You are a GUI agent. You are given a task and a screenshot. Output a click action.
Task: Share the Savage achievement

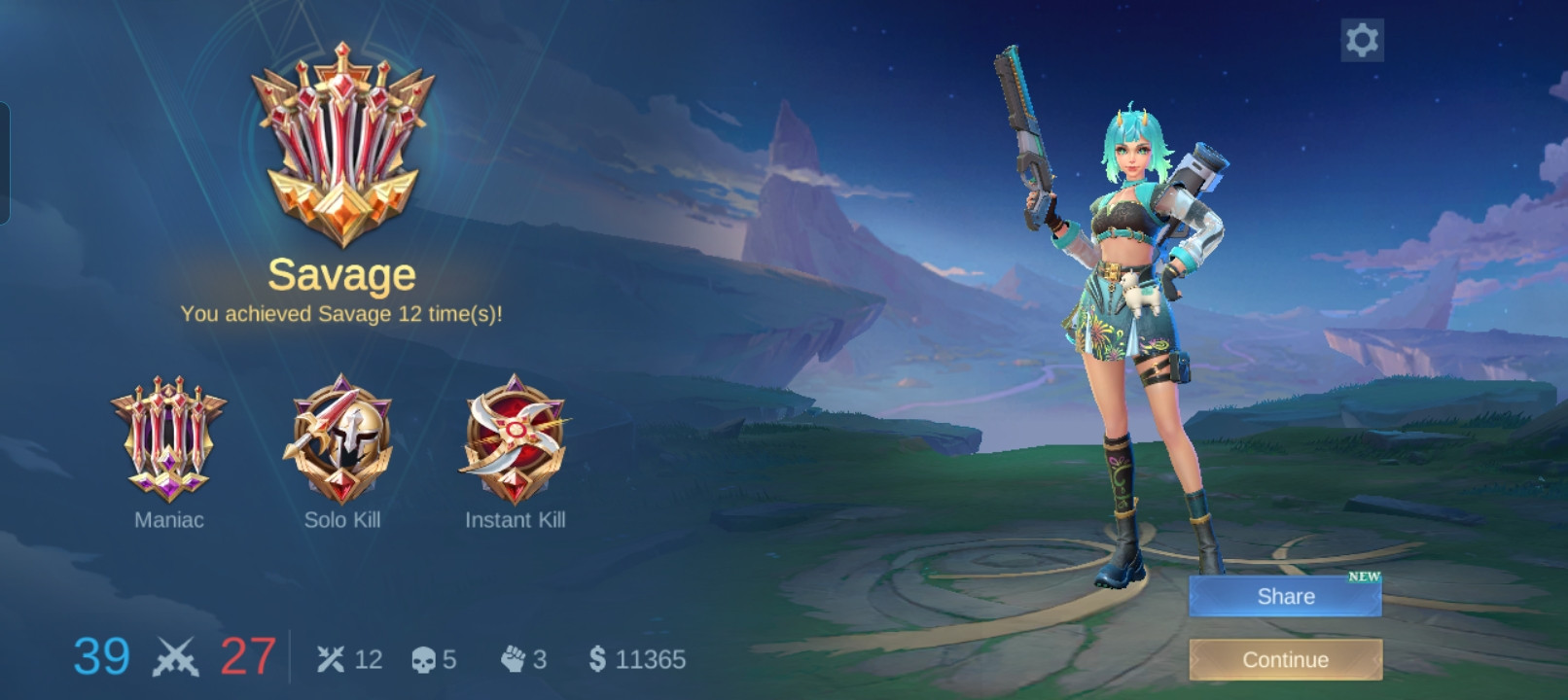pyautogui.click(x=1285, y=596)
